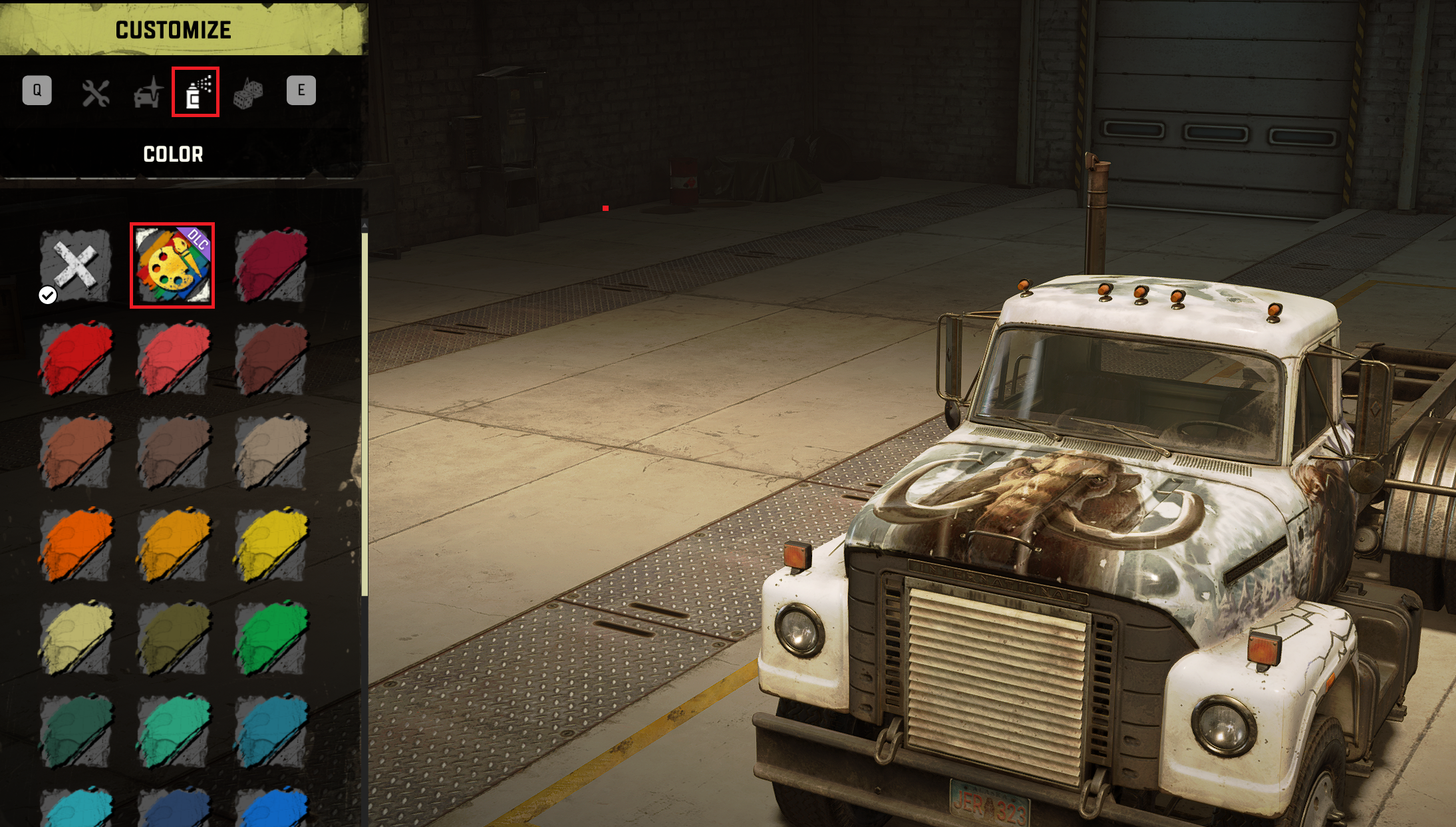This screenshot has width=1456, height=827.
Task: Choose the dark maroon-brown swatch
Action: [271, 359]
